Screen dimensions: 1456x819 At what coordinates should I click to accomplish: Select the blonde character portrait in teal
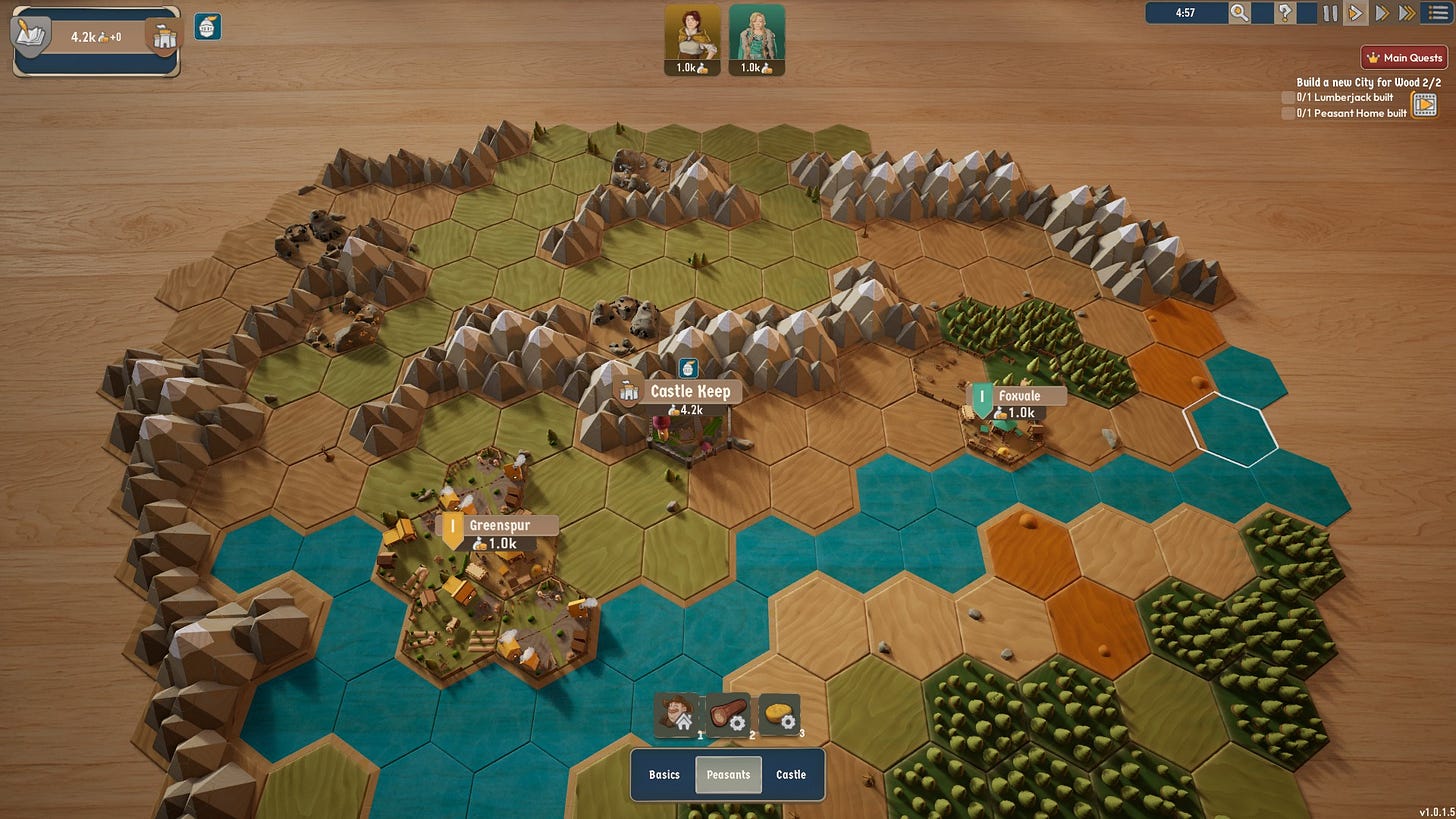[756, 32]
